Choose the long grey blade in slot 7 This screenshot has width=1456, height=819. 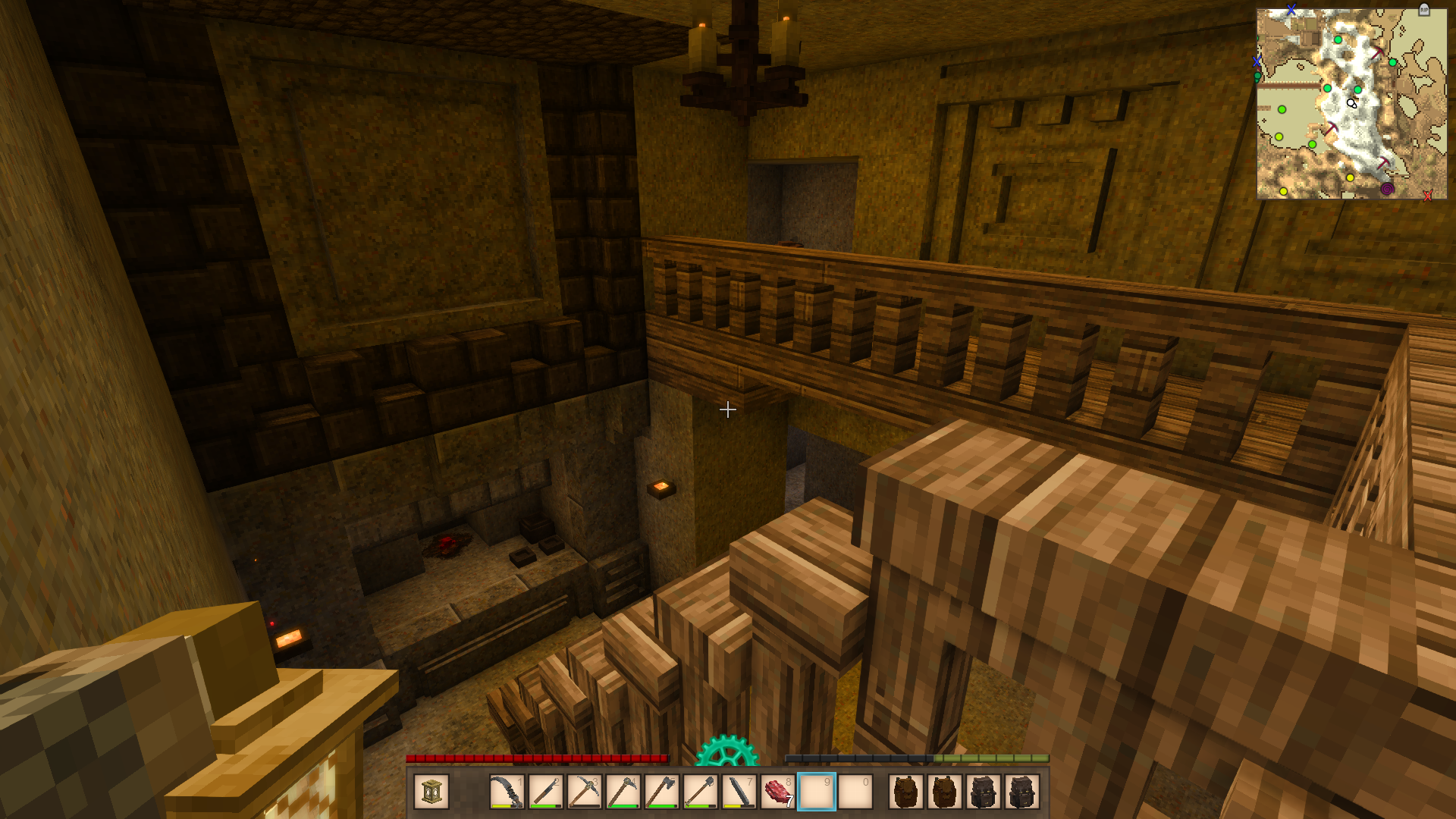(739, 792)
